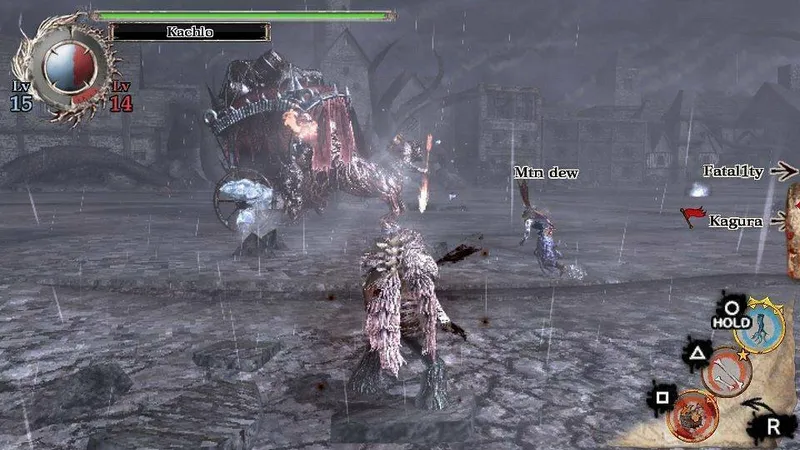Click the Mtn dew player name tag
Image resolution: width=800 pixels, height=450 pixels.
point(546,173)
